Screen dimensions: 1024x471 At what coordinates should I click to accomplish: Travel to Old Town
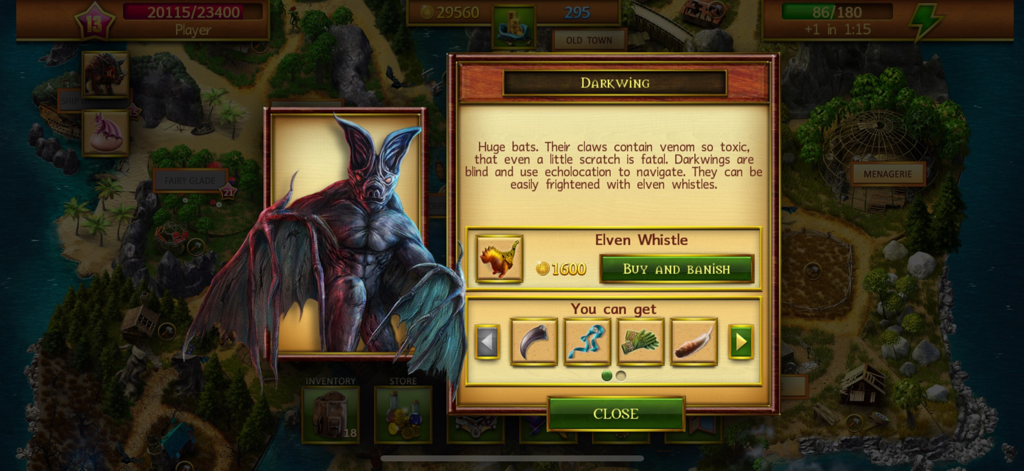(589, 41)
